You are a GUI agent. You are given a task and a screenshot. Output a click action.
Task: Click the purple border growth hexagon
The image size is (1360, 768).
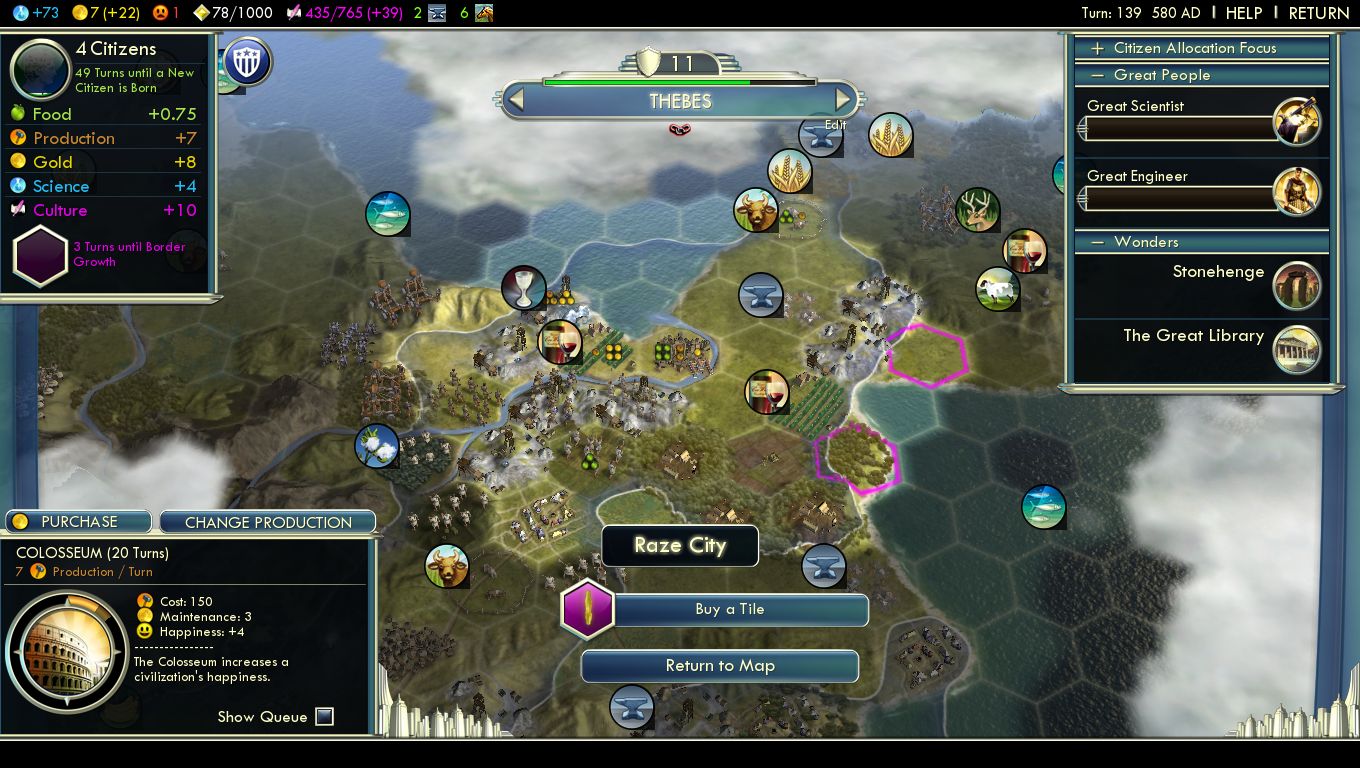(x=40, y=255)
